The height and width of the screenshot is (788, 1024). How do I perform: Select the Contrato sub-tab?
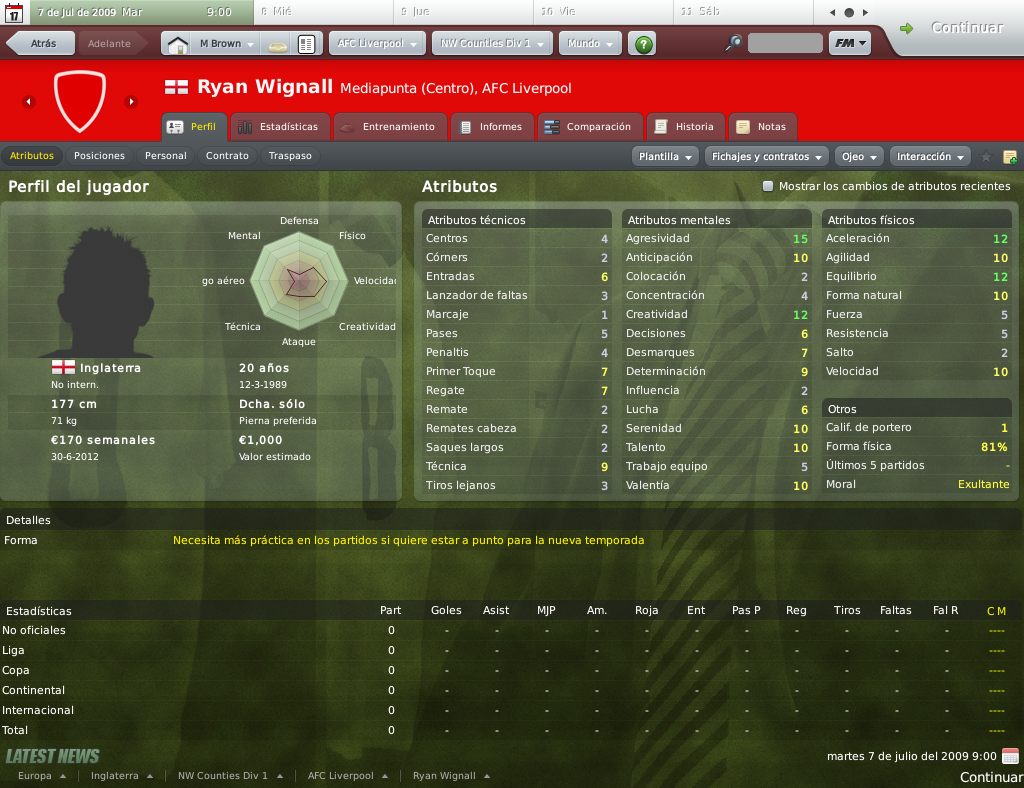pos(227,156)
